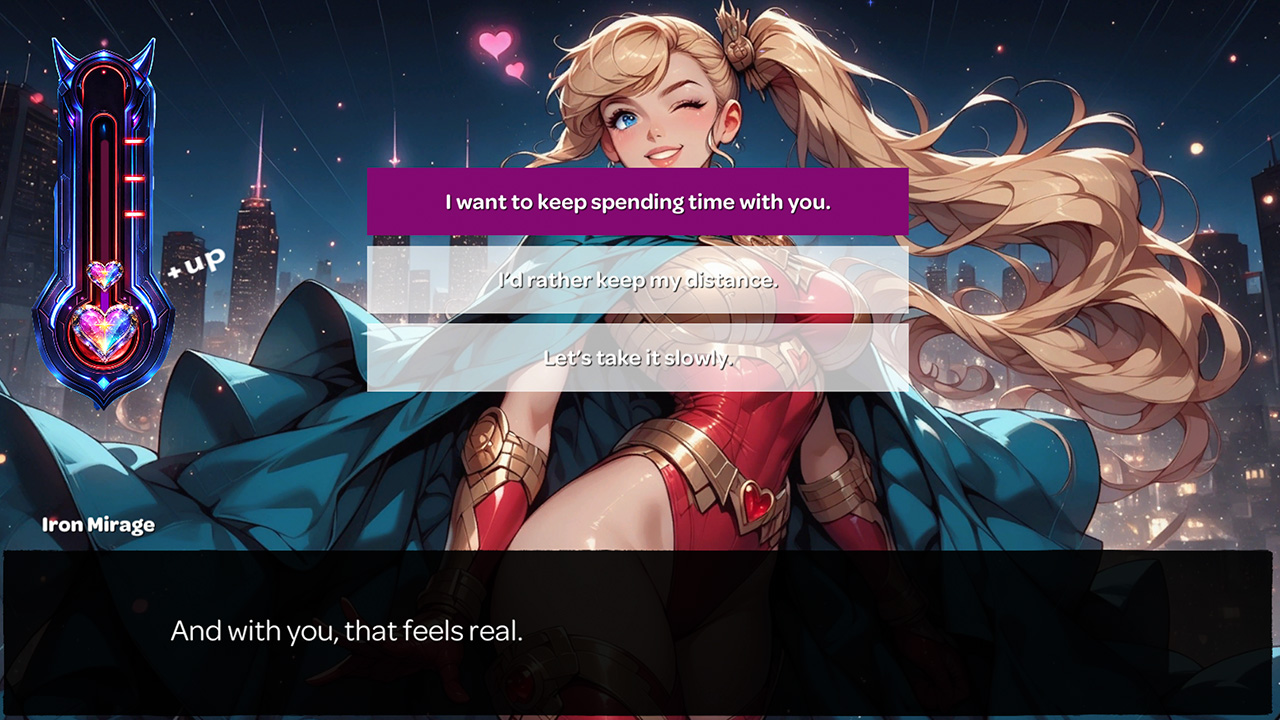Click the Iron Mirage name plate
Screen dimensions: 1280x720
(x=97, y=523)
